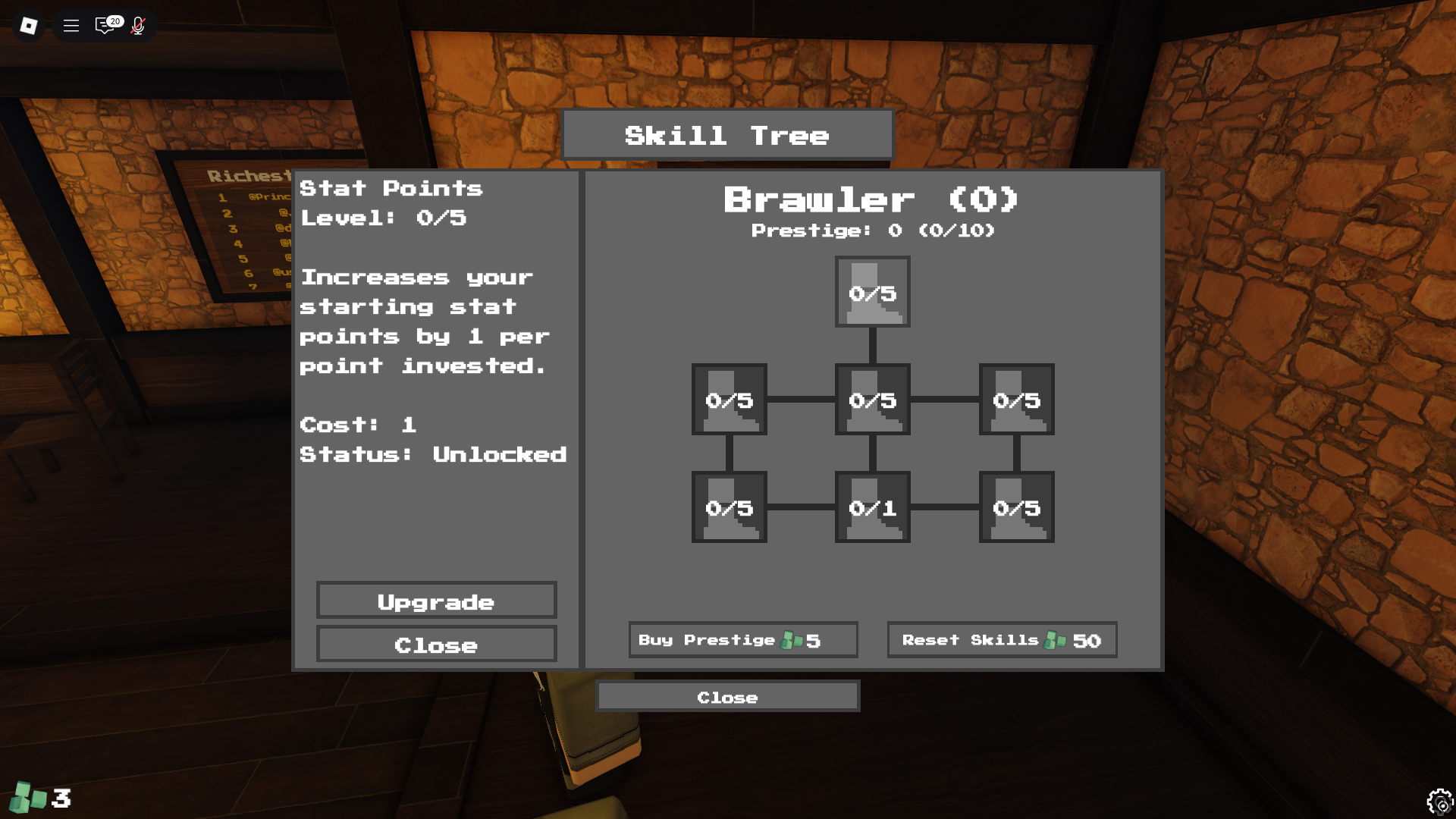Click the cash icon on Buy Prestige

[792, 639]
